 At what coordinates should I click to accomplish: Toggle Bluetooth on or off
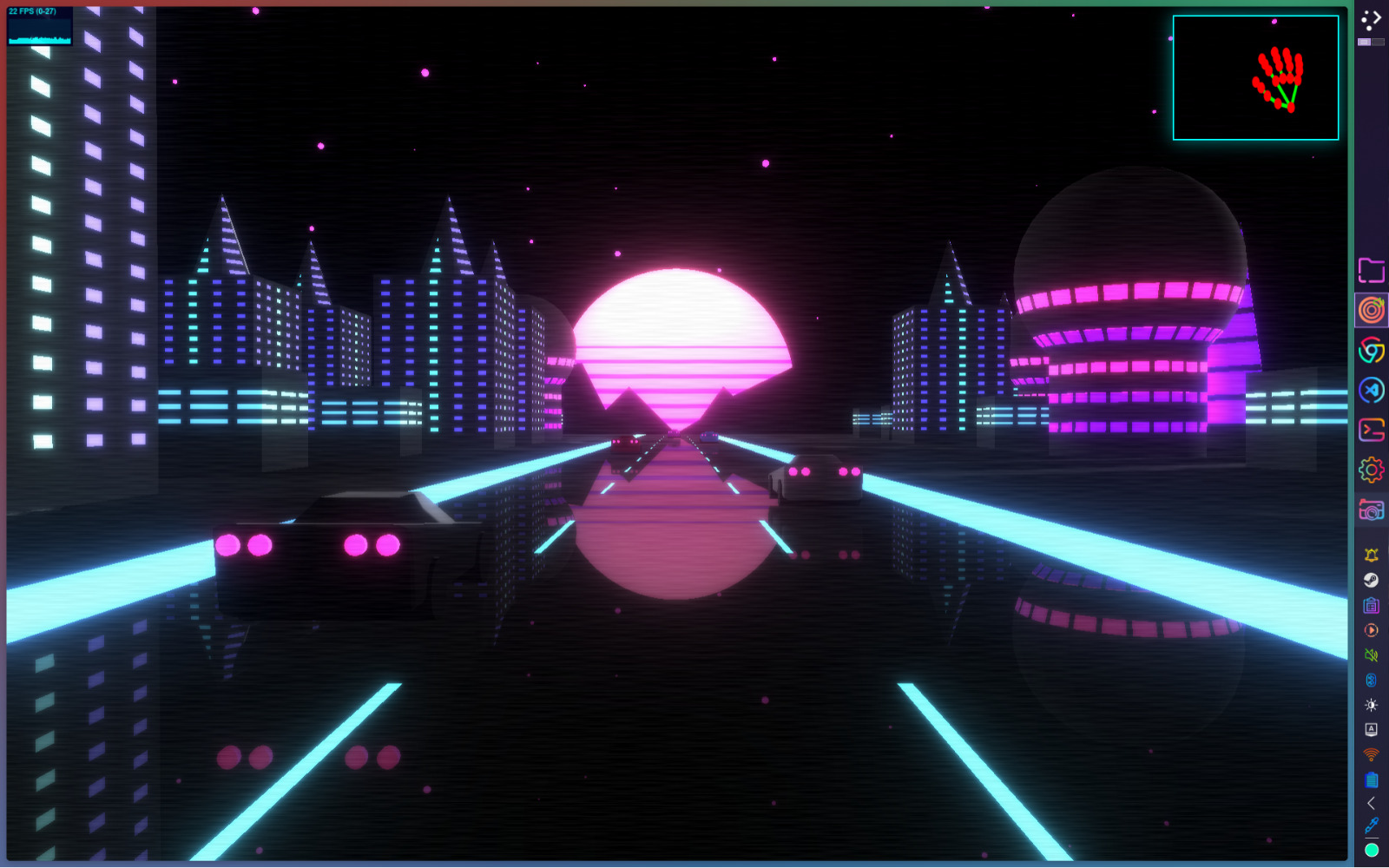pyautogui.click(x=1372, y=680)
